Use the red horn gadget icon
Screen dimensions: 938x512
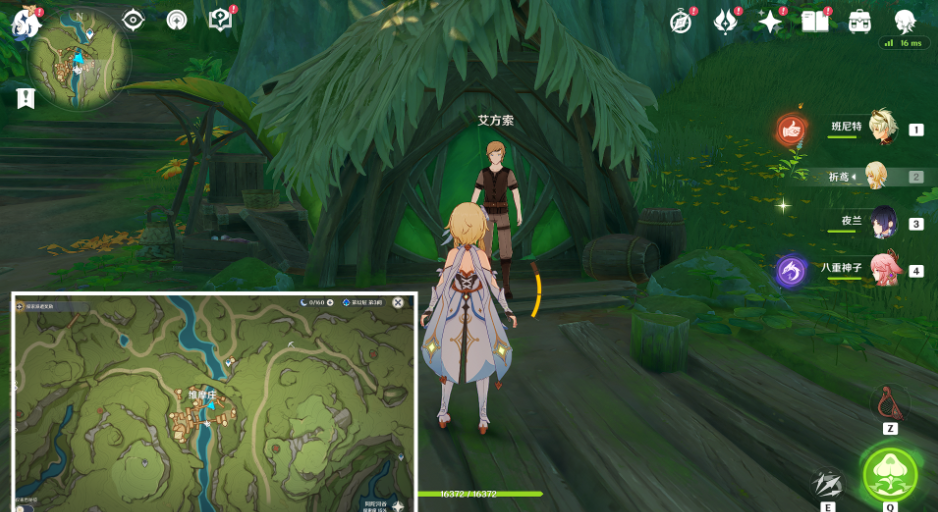[889, 402]
